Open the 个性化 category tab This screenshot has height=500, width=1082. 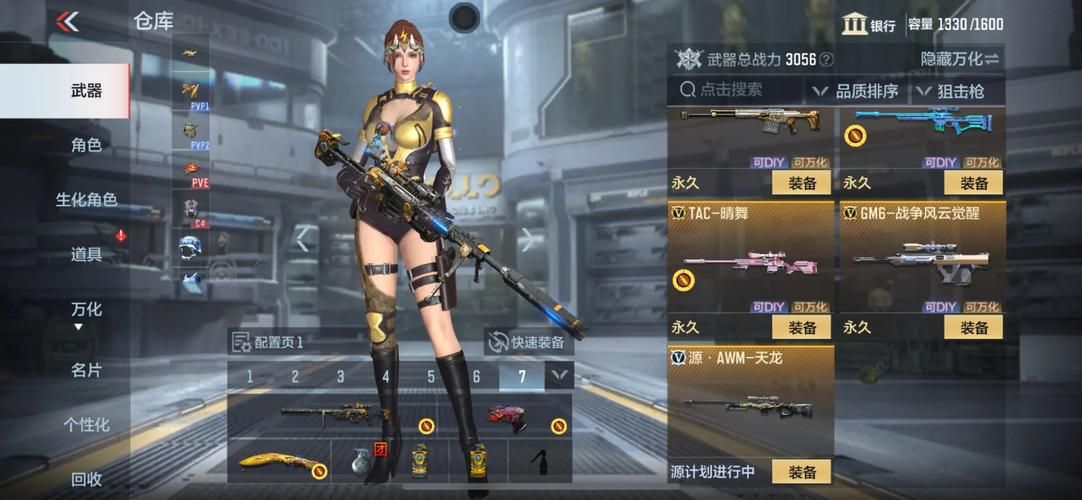pos(86,425)
